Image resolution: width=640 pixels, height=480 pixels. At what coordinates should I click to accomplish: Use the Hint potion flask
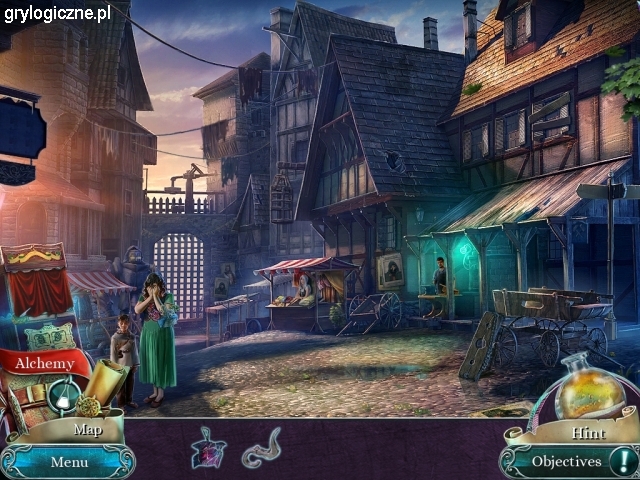(589, 392)
